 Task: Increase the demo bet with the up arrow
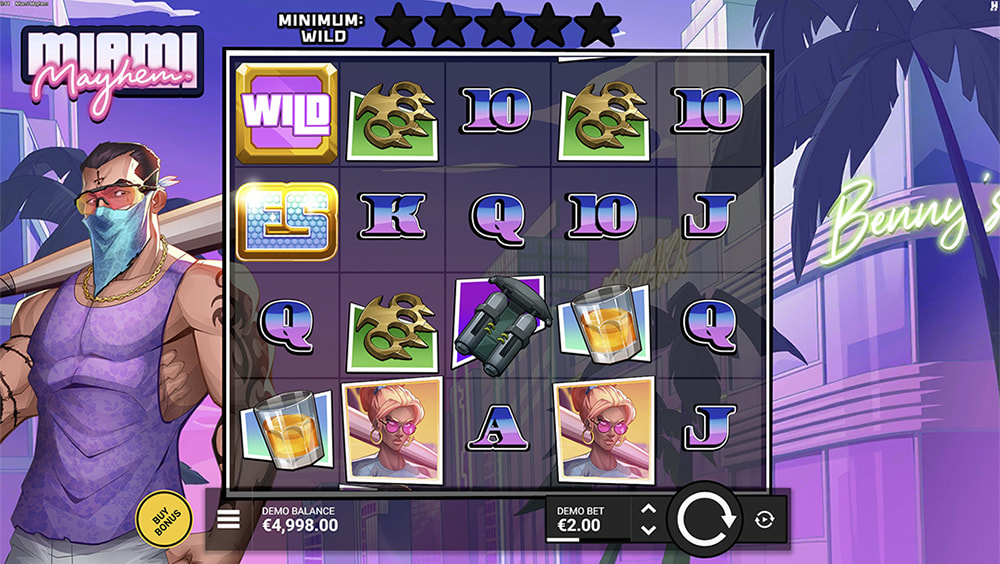click(x=648, y=509)
